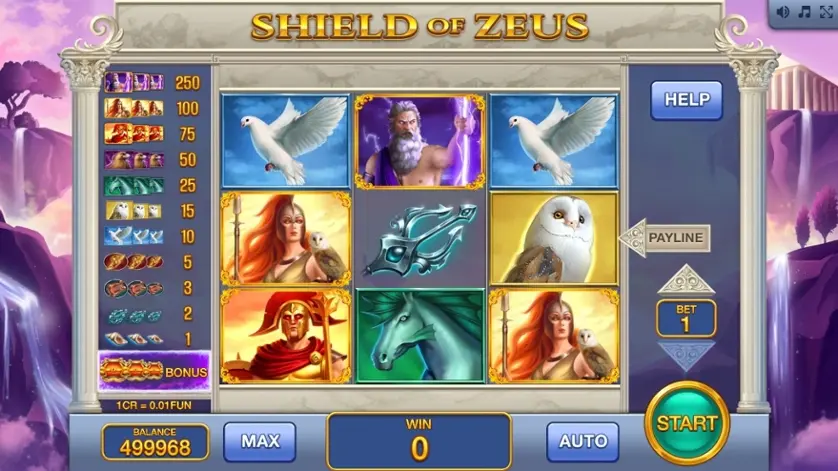
Task: Set the maximum bet with MAX
Action: pyautogui.click(x=259, y=441)
